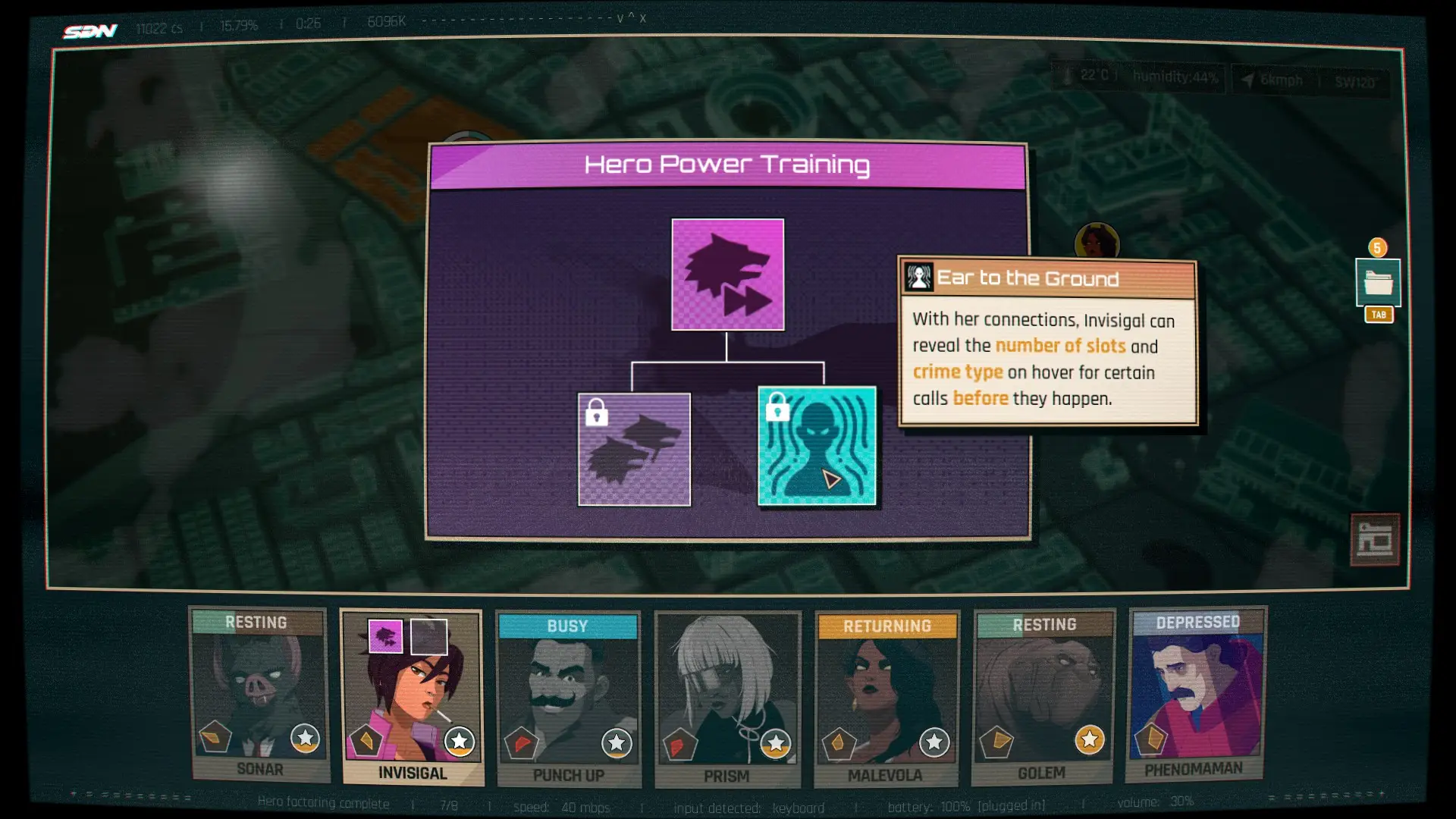Choose the locked twin wolves power
The image size is (1456, 819).
[634, 449]
